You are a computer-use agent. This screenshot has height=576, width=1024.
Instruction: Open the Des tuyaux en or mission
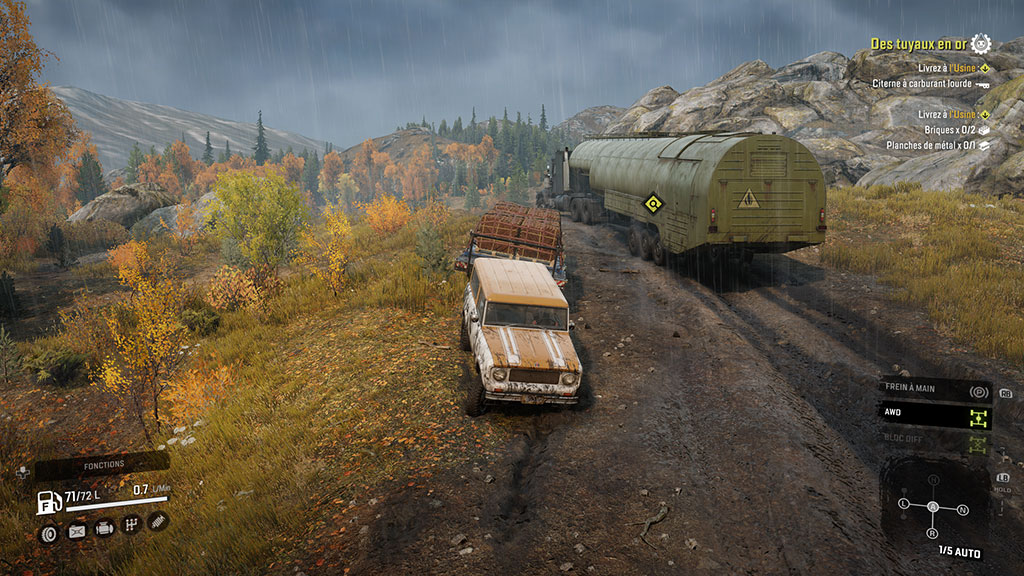920,44
